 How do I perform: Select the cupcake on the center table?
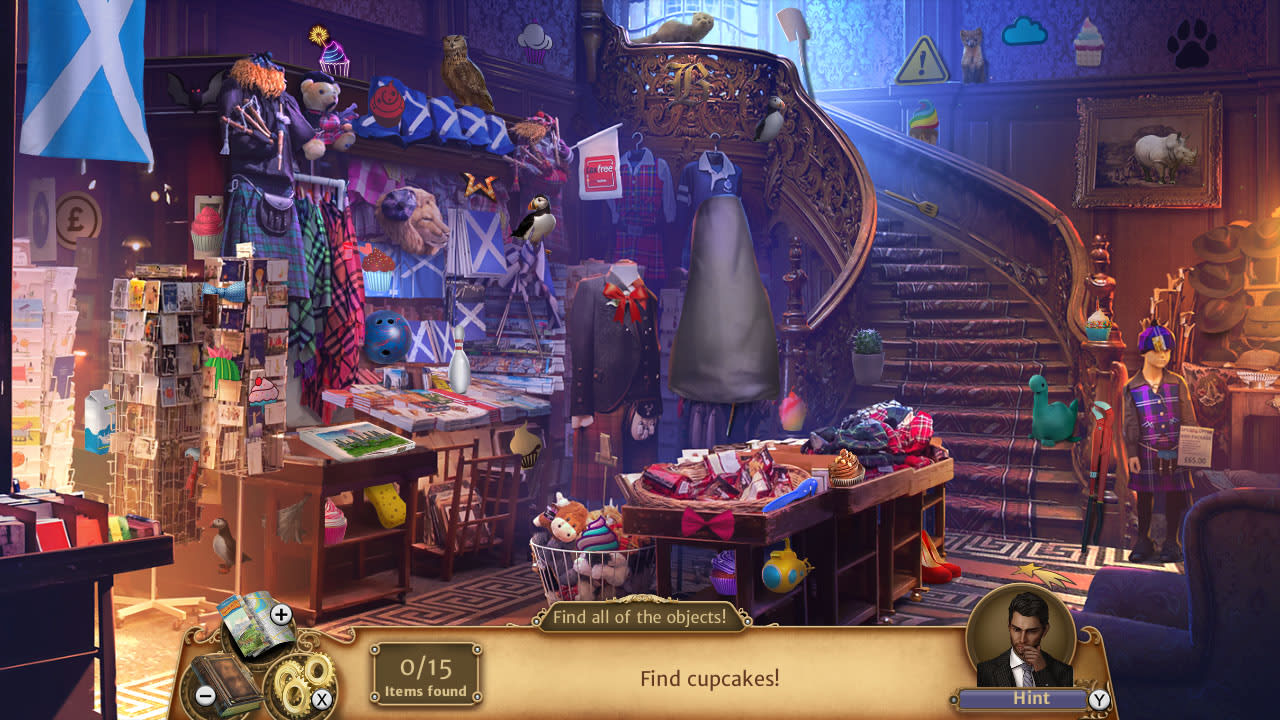[843, 469]
